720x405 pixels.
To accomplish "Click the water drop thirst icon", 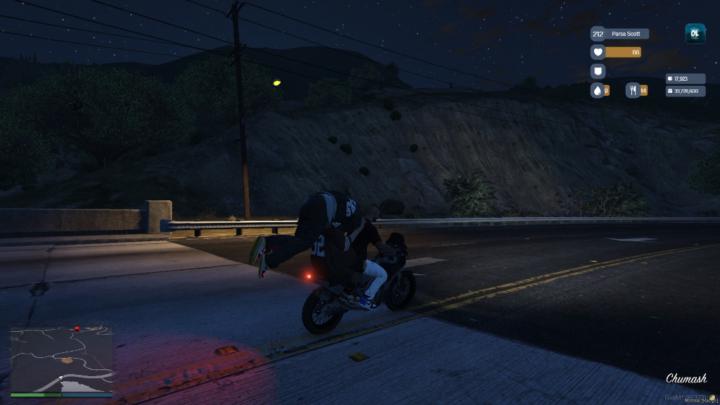I will click(598, 90).
